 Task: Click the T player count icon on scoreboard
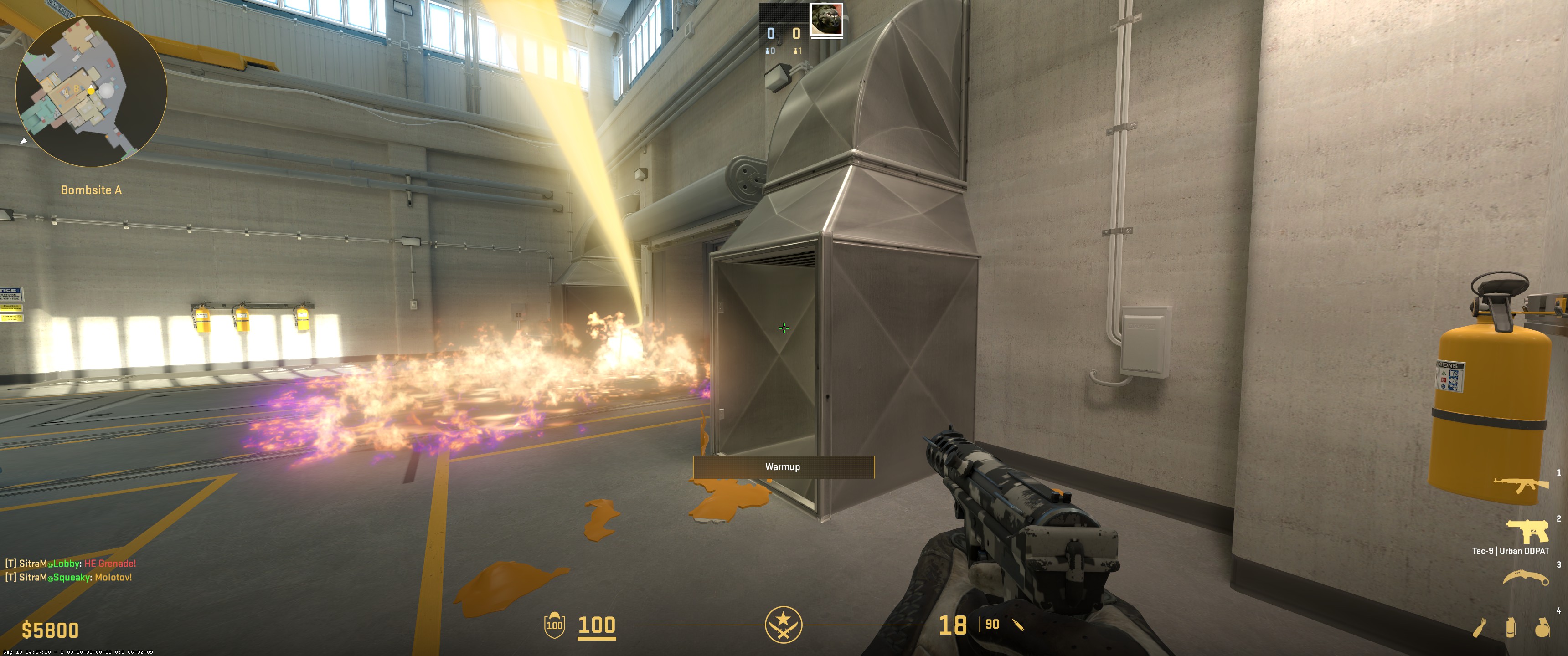[796, 51]
